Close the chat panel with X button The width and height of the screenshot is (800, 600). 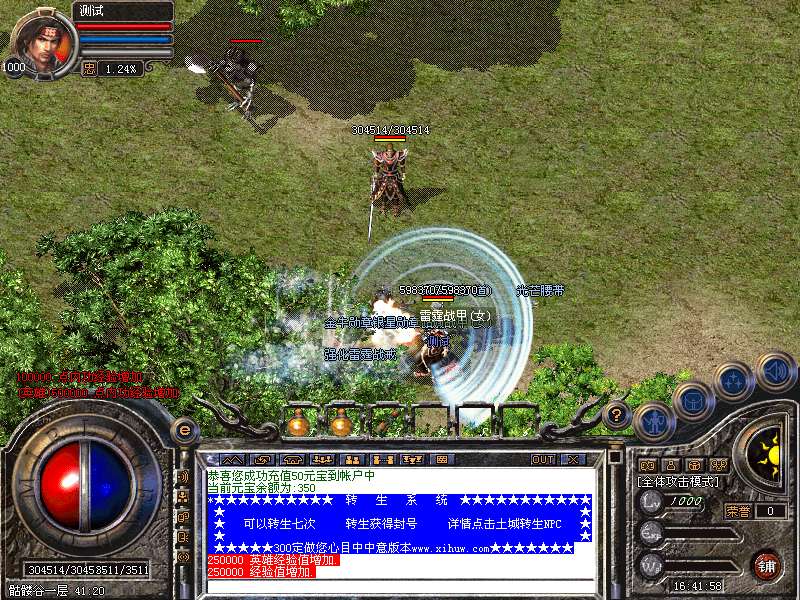point(573,460)
